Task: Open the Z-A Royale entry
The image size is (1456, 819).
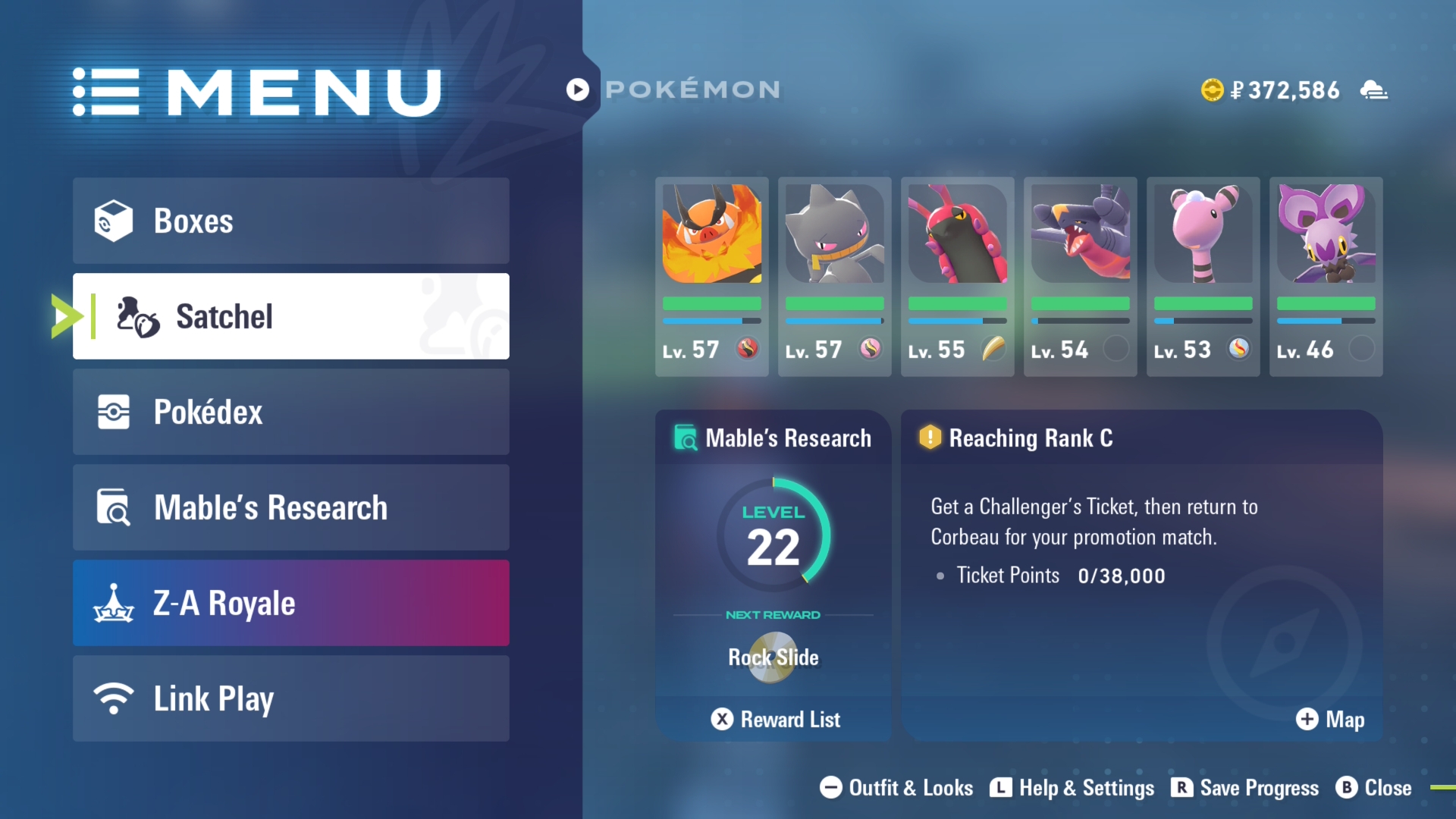Action: (290, 603)
